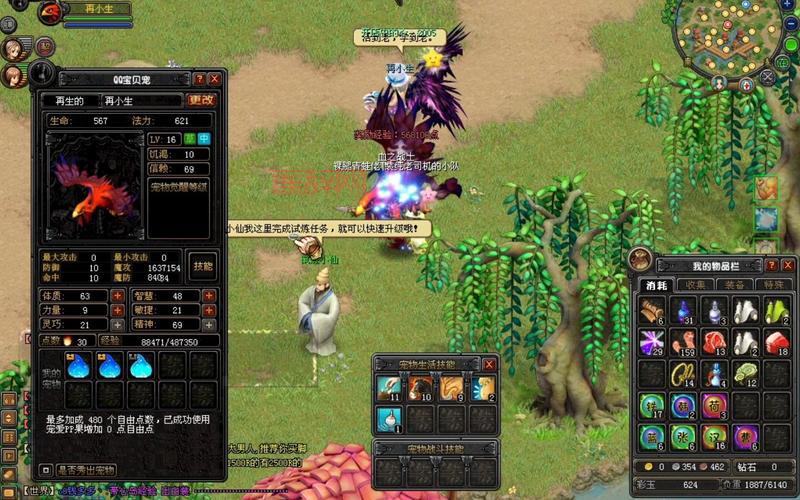800x500 pixels.
Task: Open the 特殊 inventory tab
Action: (x=773, y=285)
